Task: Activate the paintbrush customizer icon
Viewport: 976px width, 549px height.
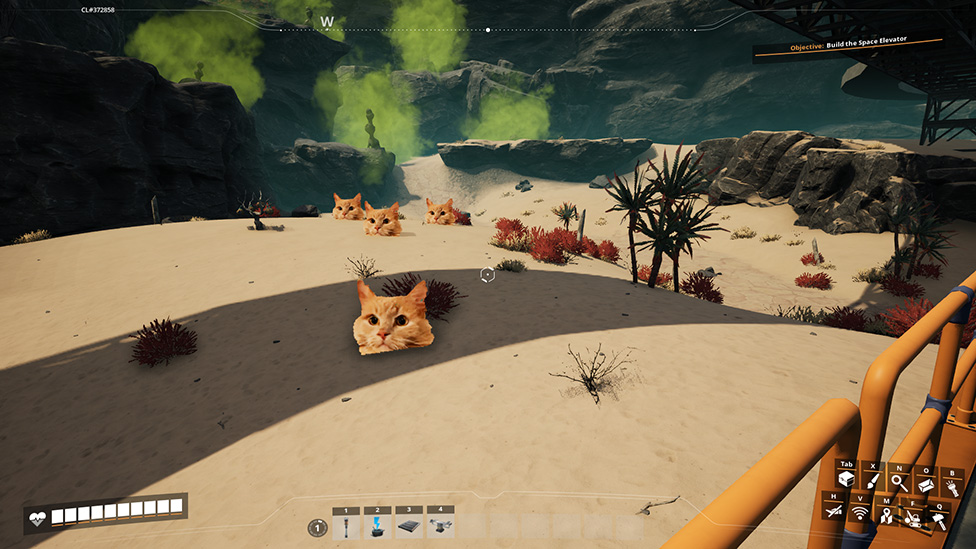Action: pos(873,482)
